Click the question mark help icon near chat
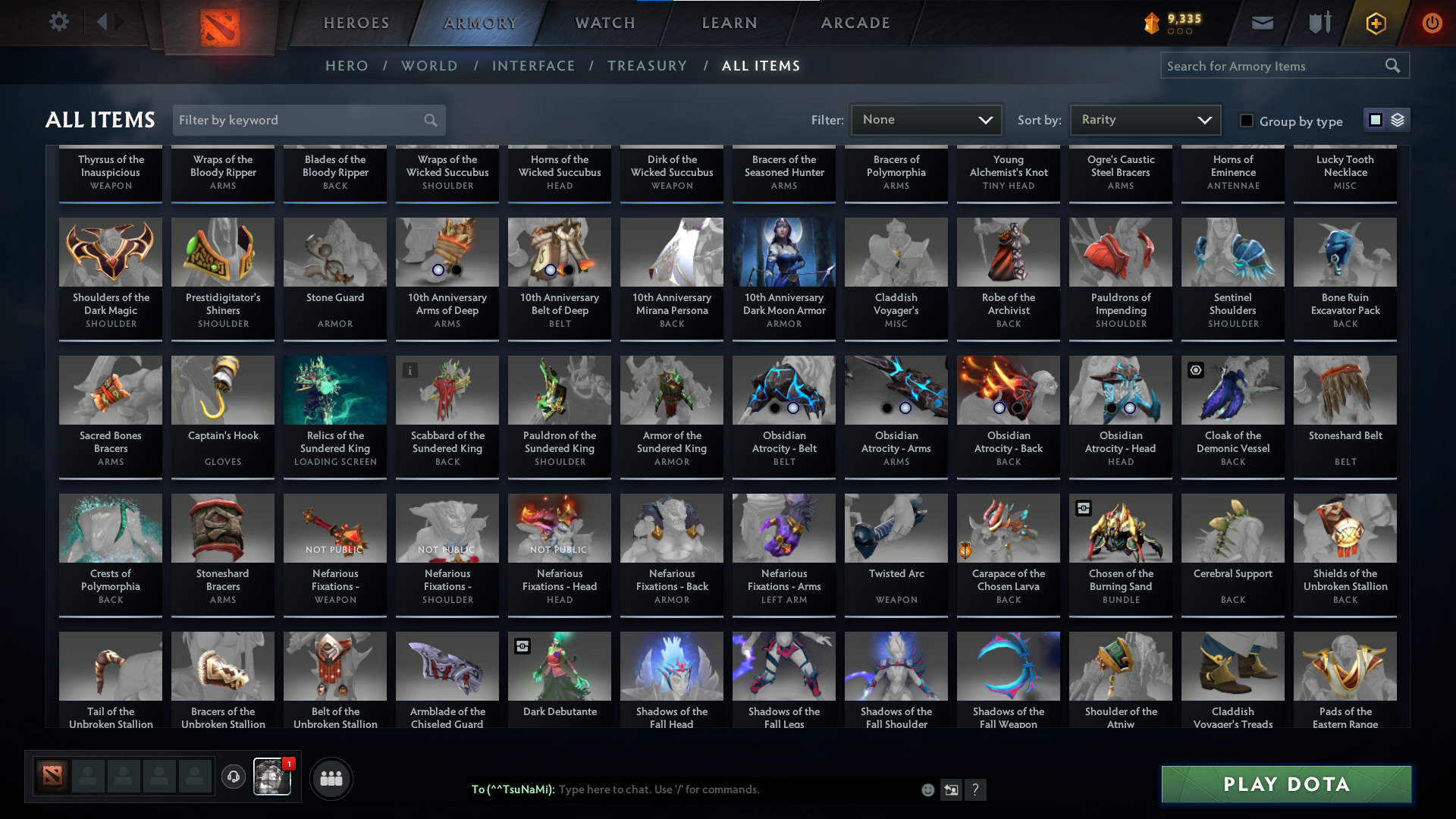This screenshot has width=1456, height=819. pyautogui.click(x=976, y=789)
